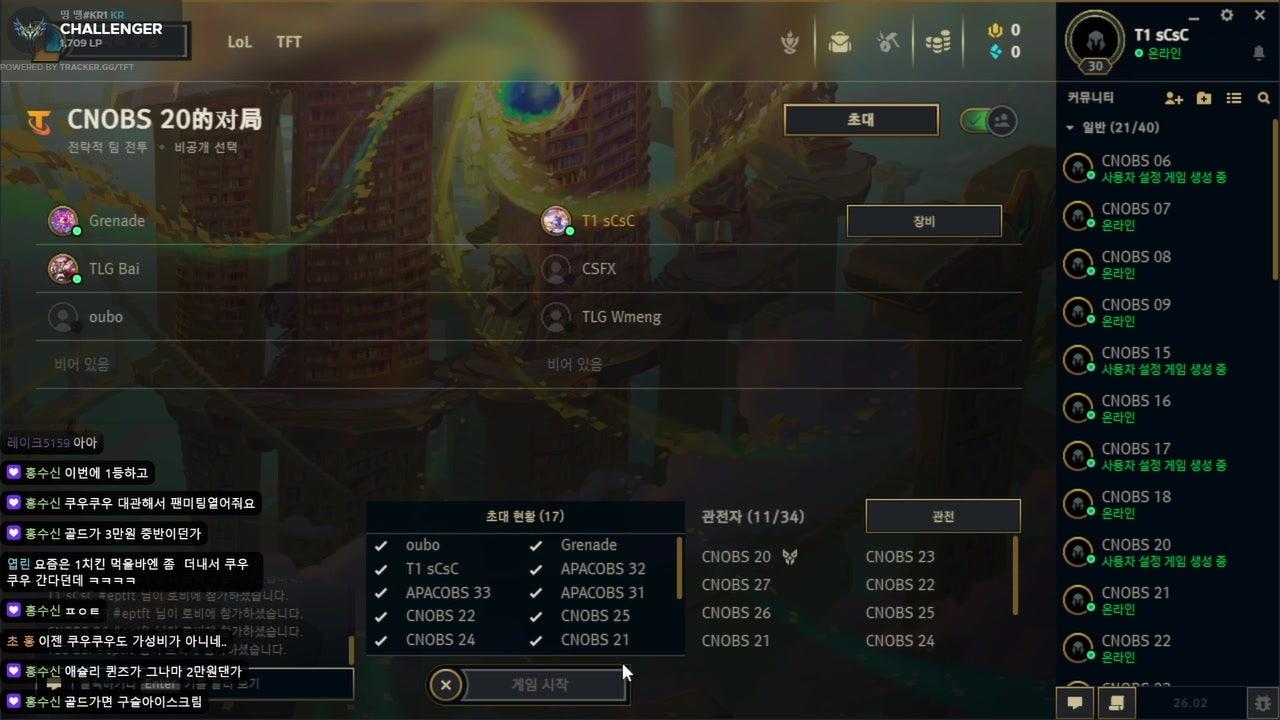
Task: Collapse the 일반 (21/40) friend group
Action: [x=1071, y=128]
